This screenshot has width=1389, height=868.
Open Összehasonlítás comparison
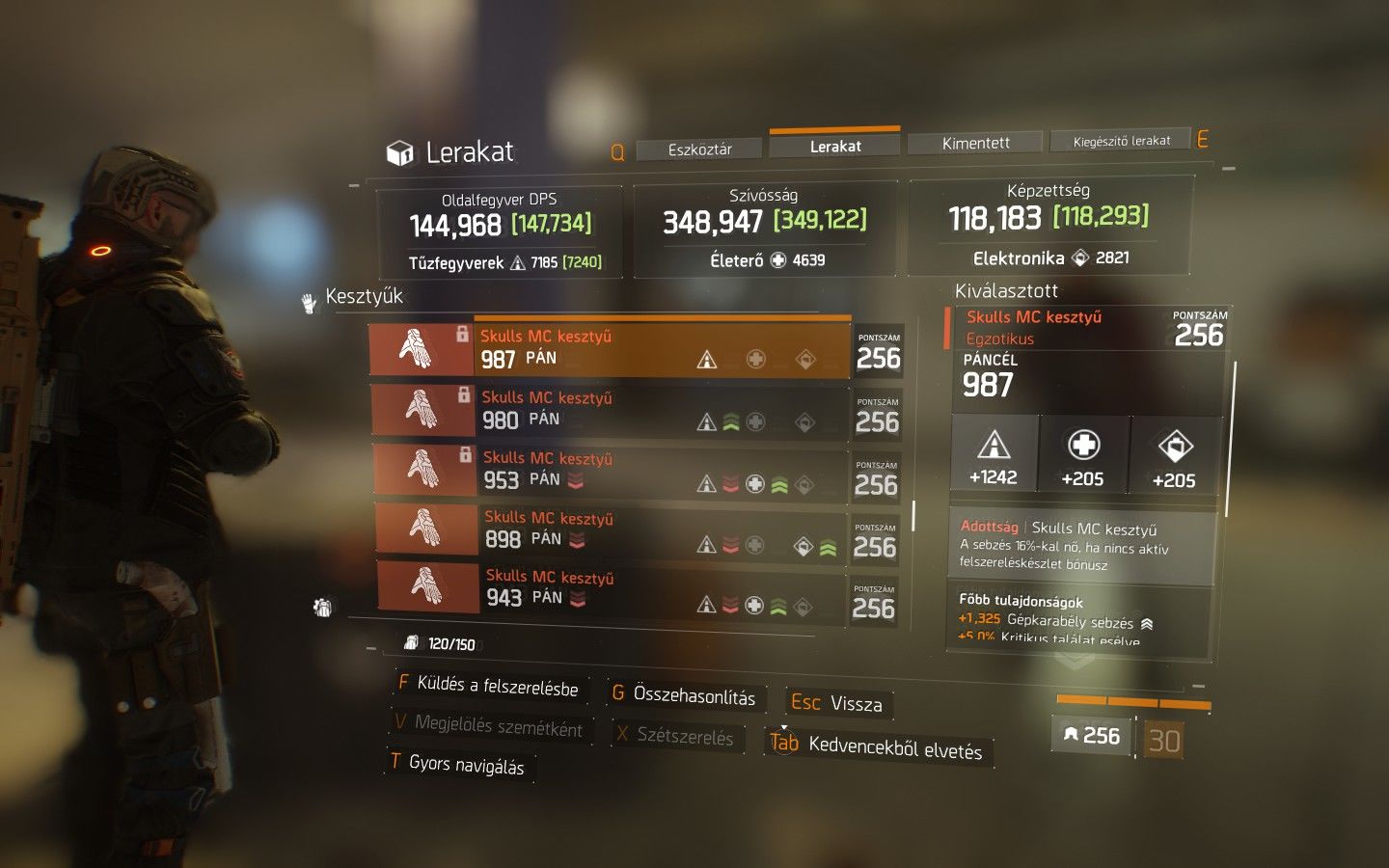685,695
